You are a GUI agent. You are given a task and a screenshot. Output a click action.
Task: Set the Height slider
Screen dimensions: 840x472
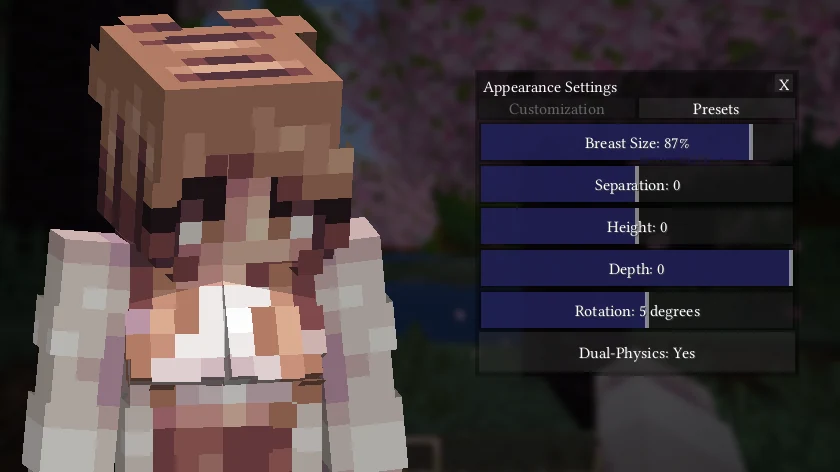[x=637, y=227]
